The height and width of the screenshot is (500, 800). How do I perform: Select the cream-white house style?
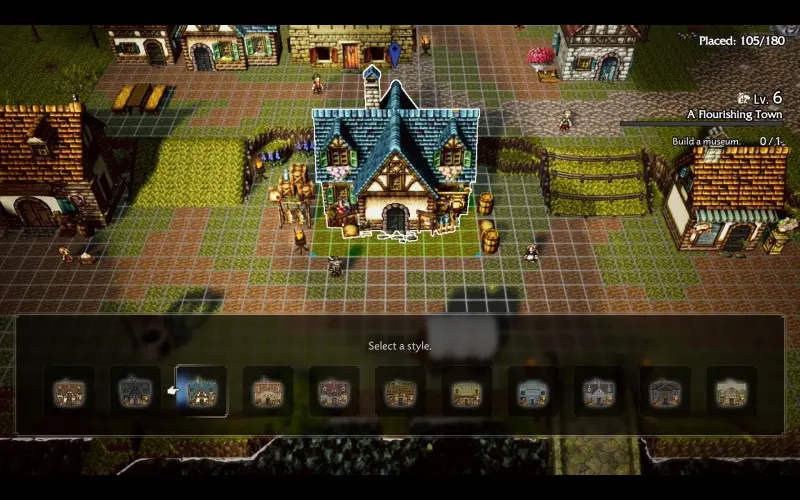(x=731, y=392)
